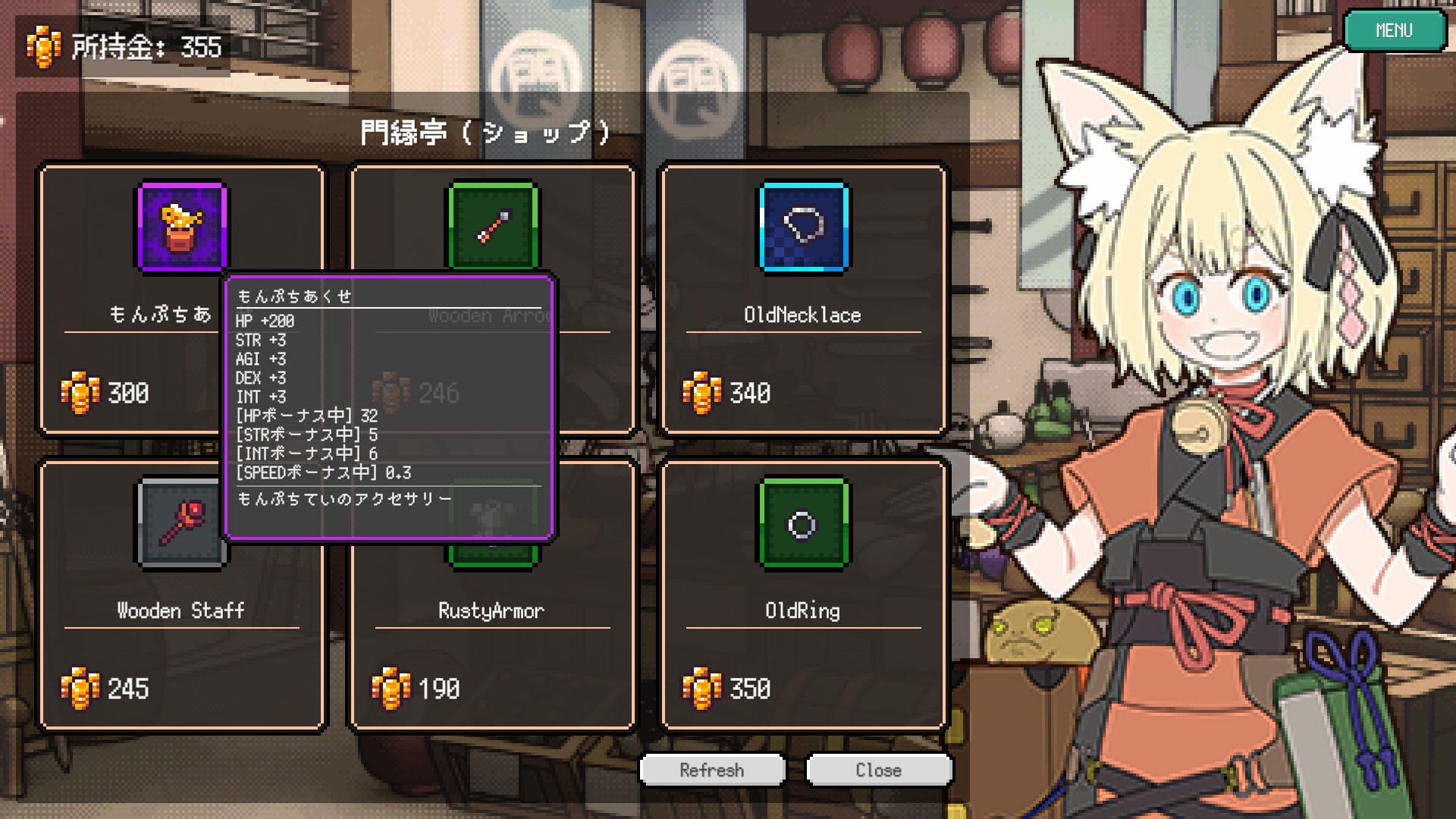Click the coin icon under OldNecklace
Image resolution: width=1456 pixels, height=819 pixels.
point(701,393)
